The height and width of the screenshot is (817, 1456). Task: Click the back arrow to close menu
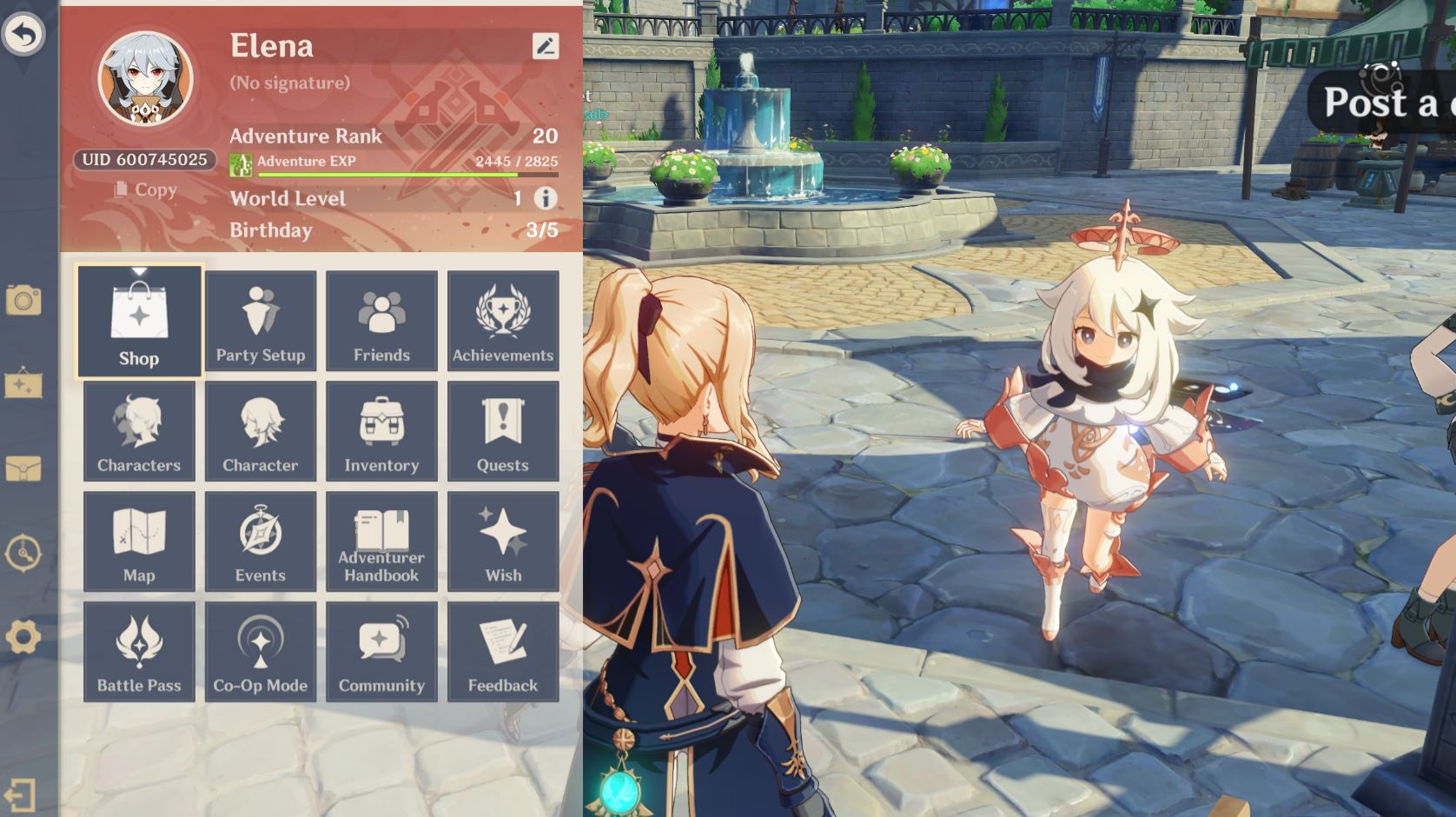coord(23,35)
